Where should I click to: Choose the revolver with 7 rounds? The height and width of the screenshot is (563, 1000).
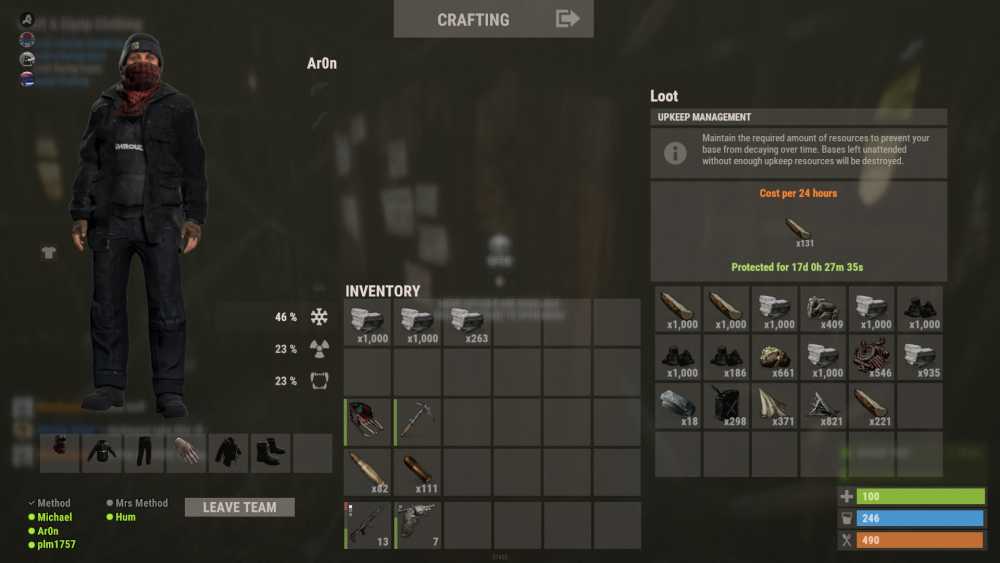pos(419,524)
